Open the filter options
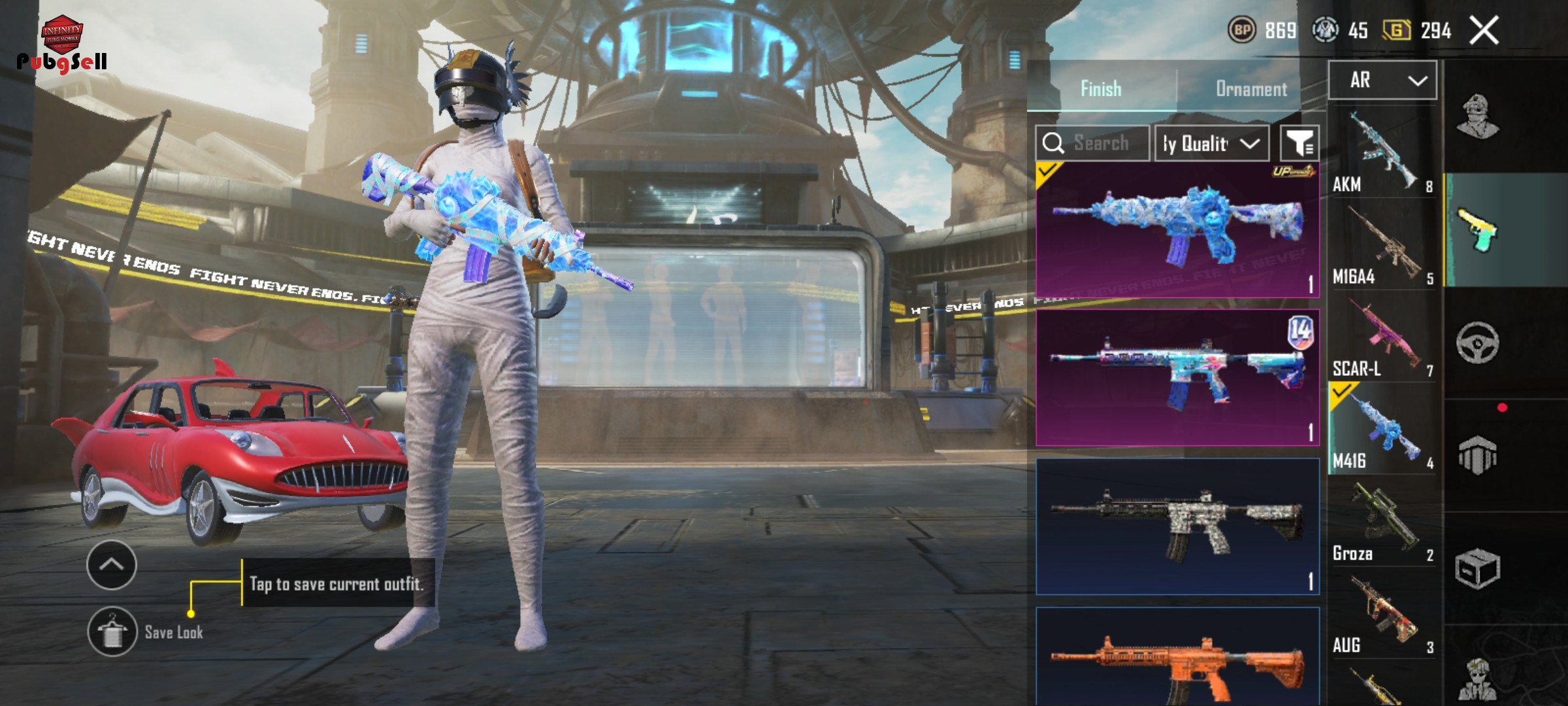Screen dimensions: 1568x706 [1299, 143]
